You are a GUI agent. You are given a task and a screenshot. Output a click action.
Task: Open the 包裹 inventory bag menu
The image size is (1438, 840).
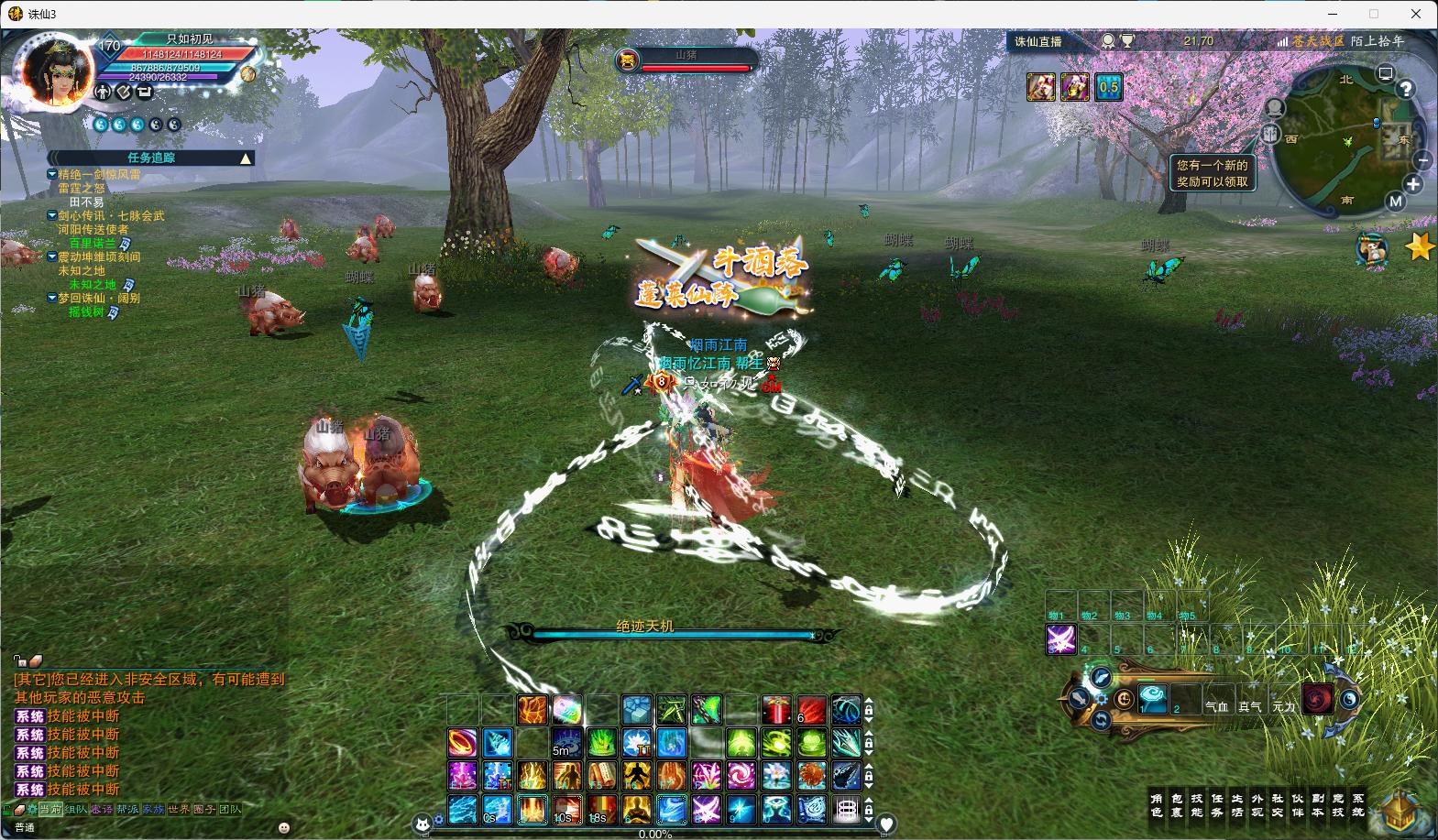1177,805
